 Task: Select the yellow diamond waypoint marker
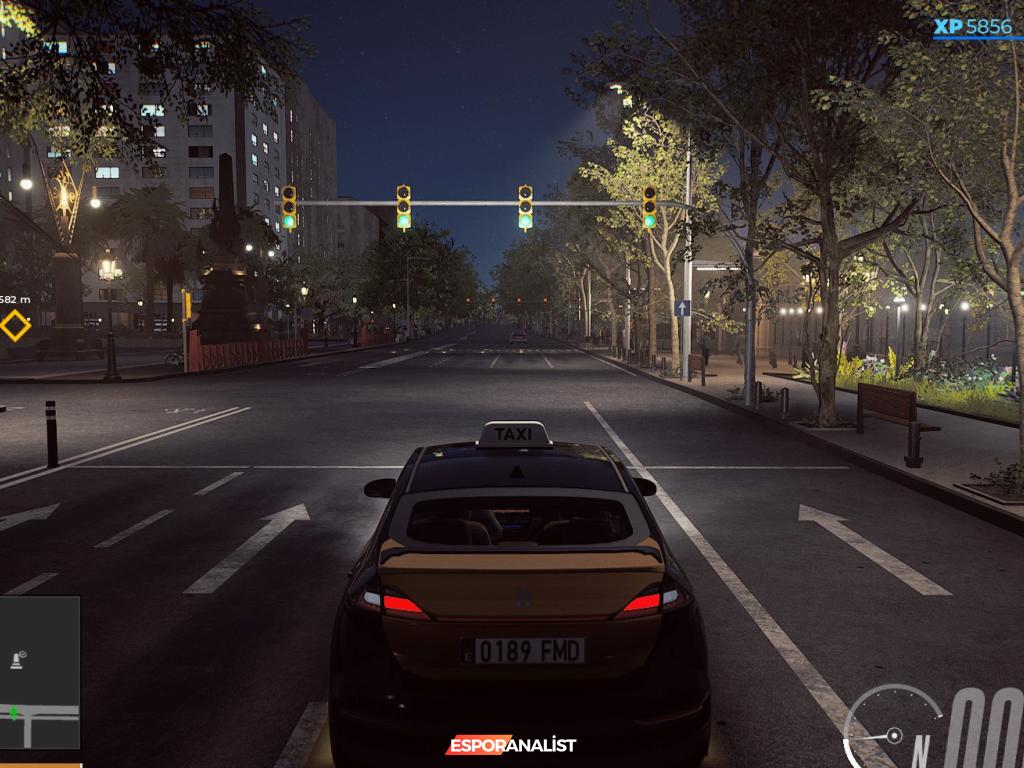[x=15, y=325]
